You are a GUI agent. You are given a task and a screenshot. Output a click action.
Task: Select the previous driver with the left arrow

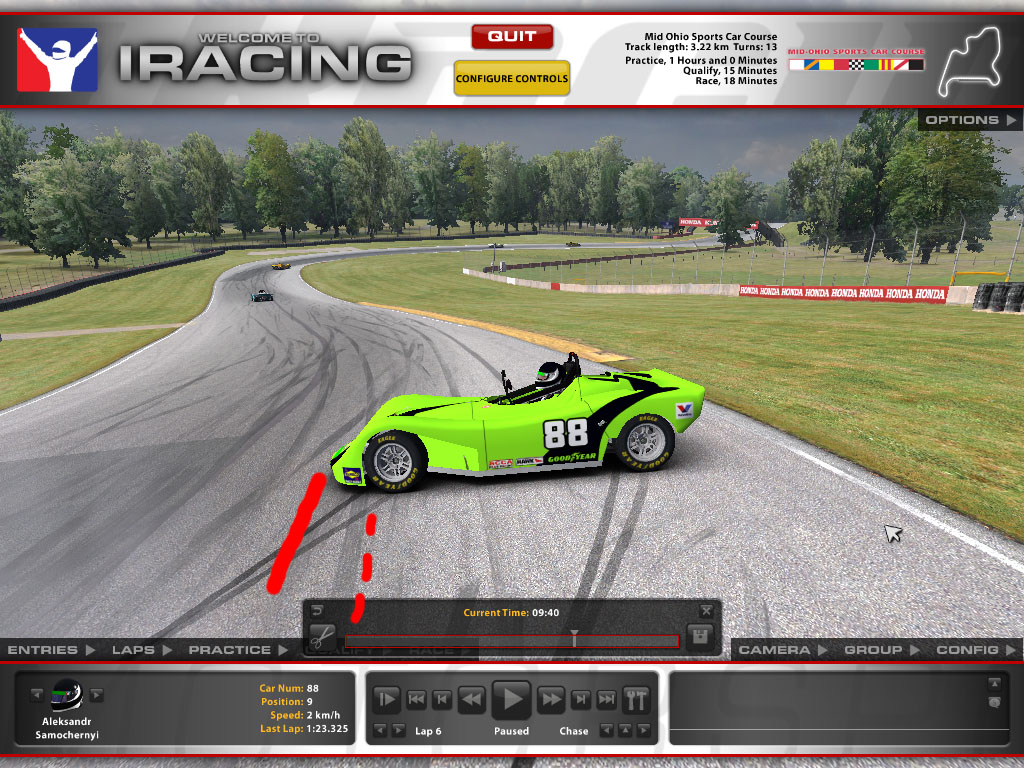coord(37,694)
